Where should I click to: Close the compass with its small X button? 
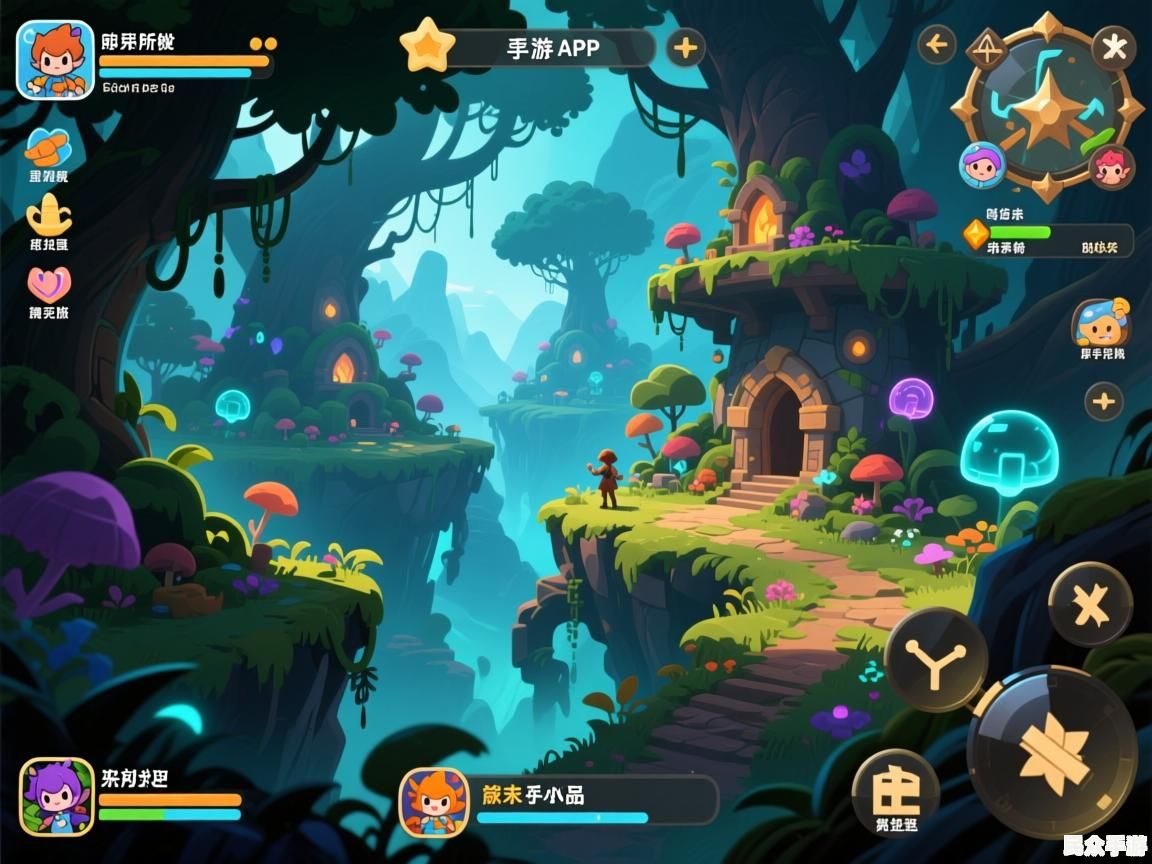click(1112, 46)
